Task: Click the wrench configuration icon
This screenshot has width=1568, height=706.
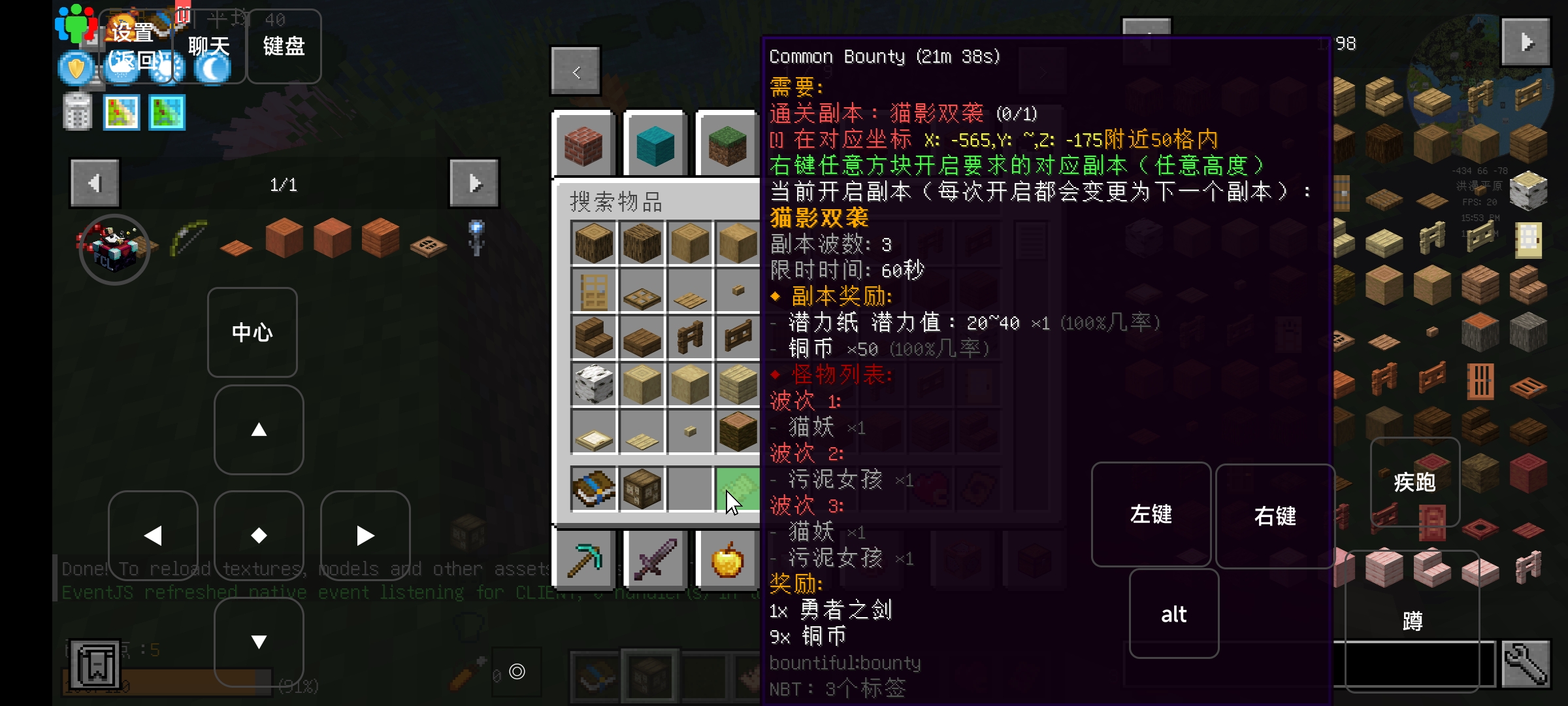Action: coord(1527,665)
